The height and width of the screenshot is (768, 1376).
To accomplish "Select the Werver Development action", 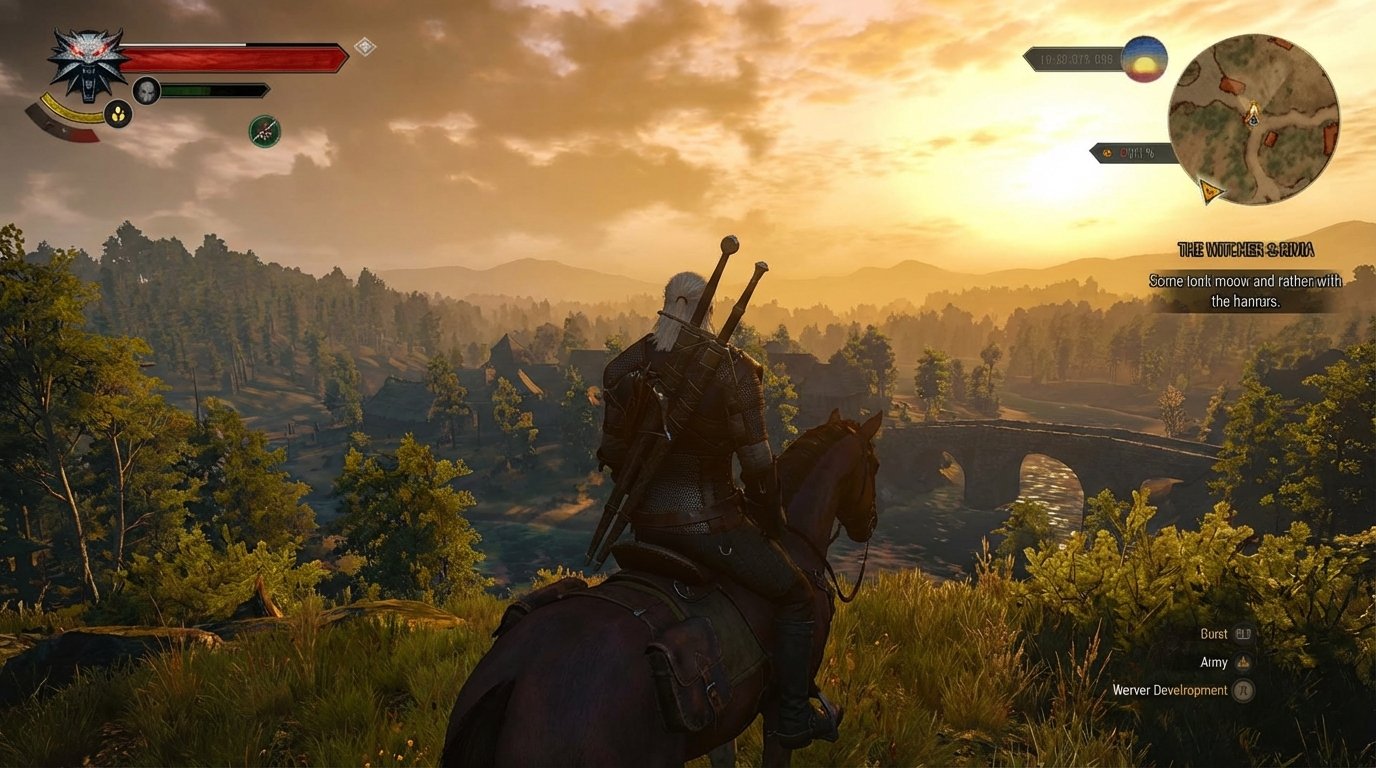I will click(1170, 690).
